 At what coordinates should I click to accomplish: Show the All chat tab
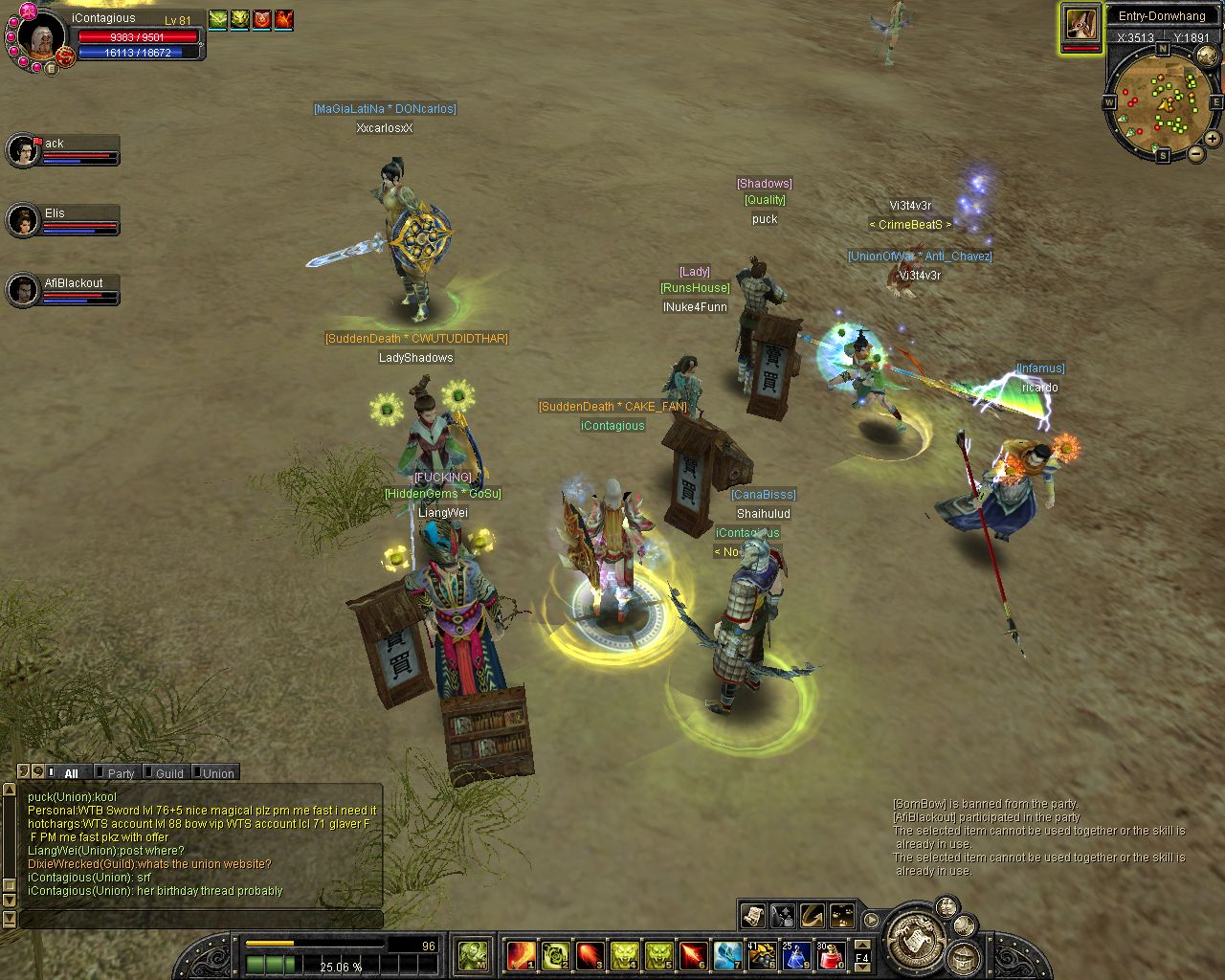pyautogui.click(x=71, y=773)
